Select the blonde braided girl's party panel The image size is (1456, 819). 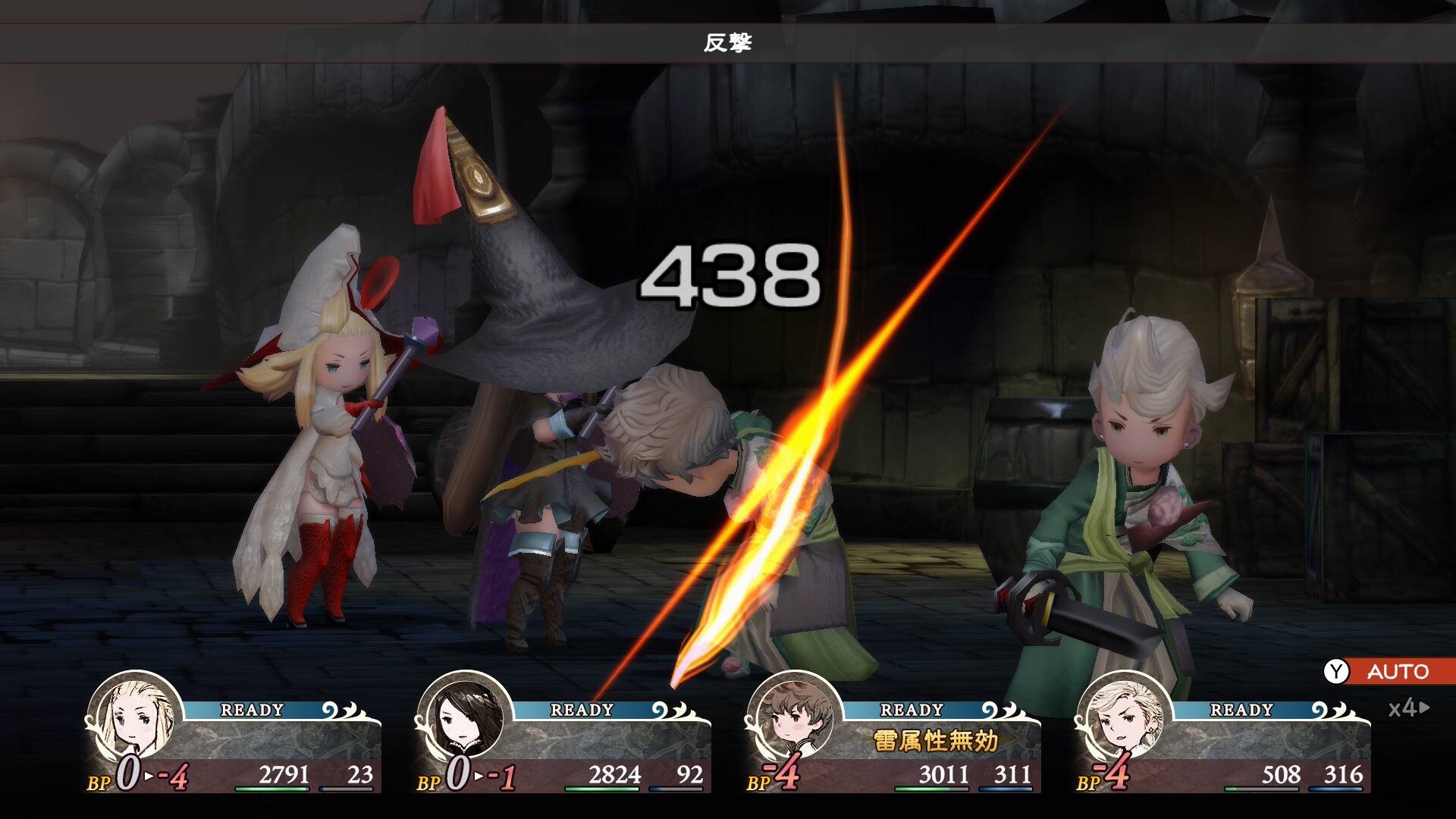coord(235,739)
